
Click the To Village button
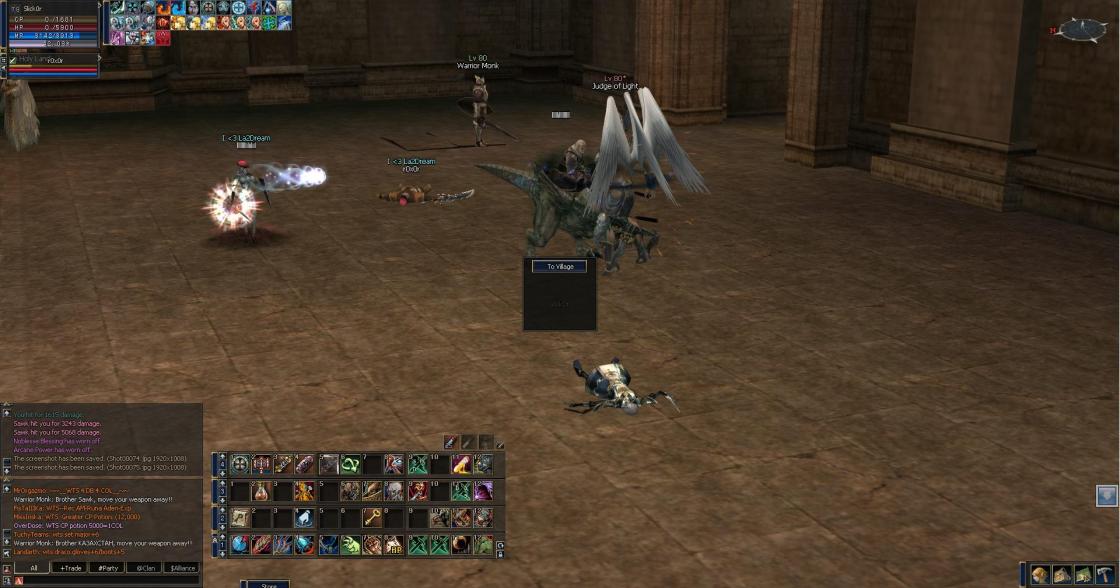click(x=559, y=267)
